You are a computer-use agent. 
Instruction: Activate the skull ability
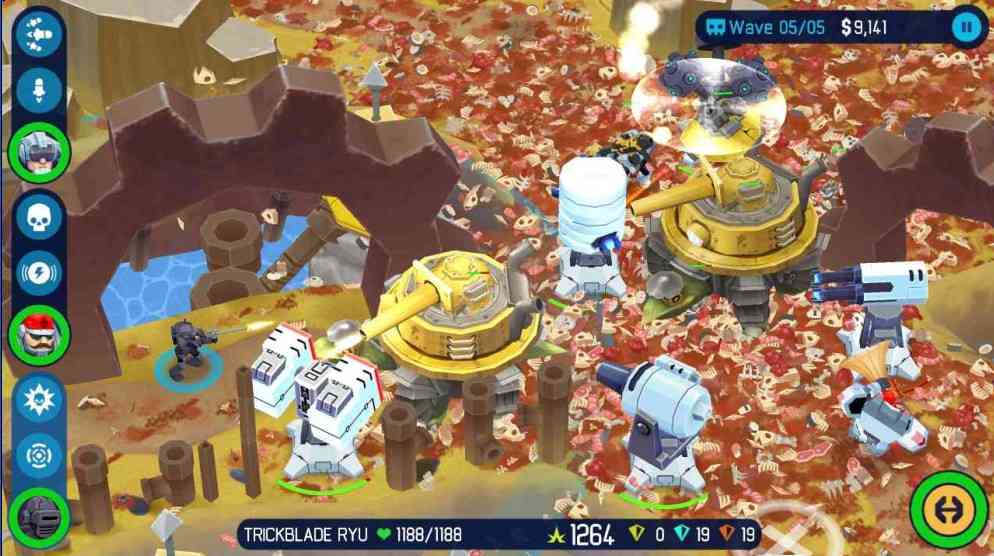[40, 216]
